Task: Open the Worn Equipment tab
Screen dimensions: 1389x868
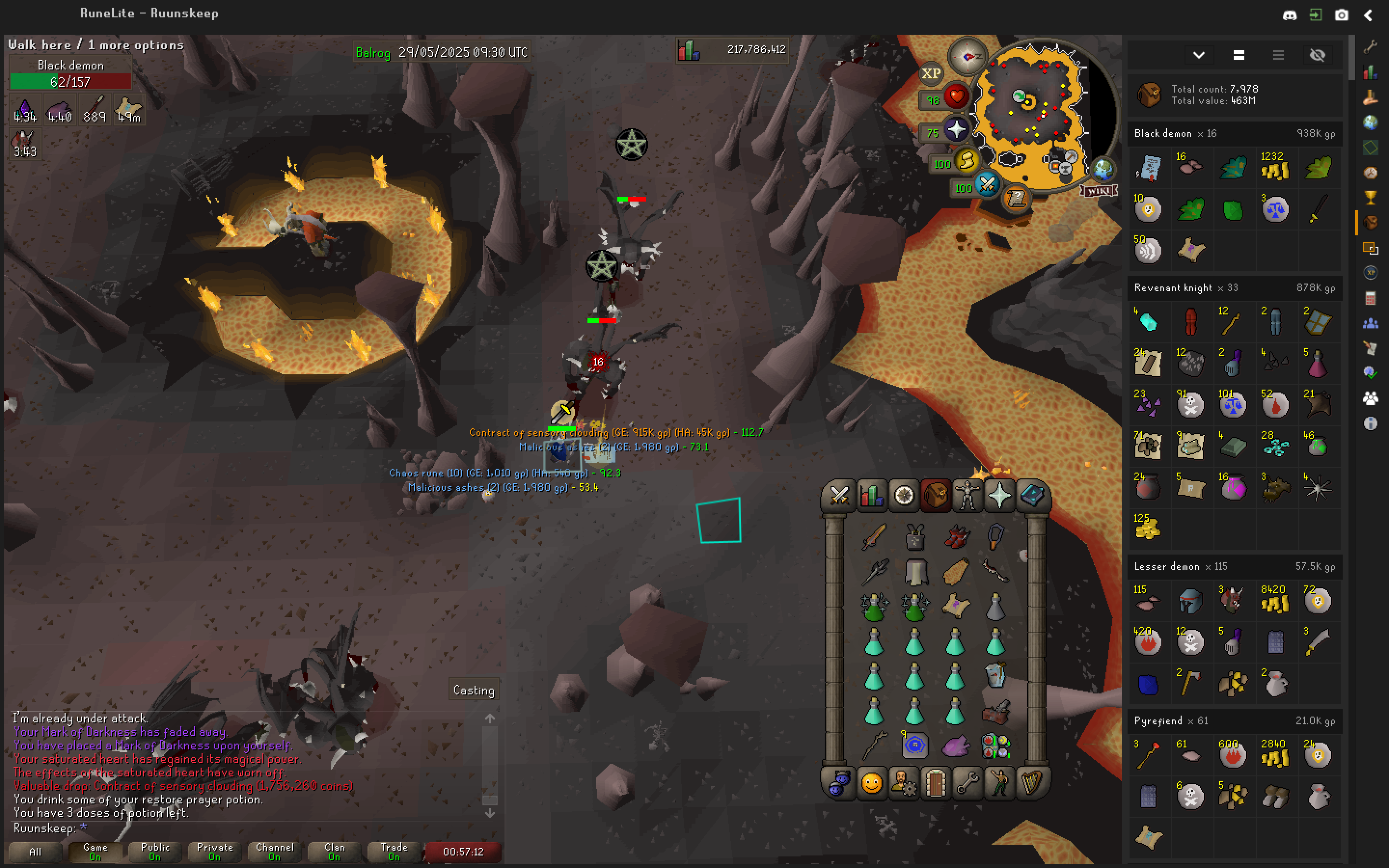Action: [x=967, y=495]
